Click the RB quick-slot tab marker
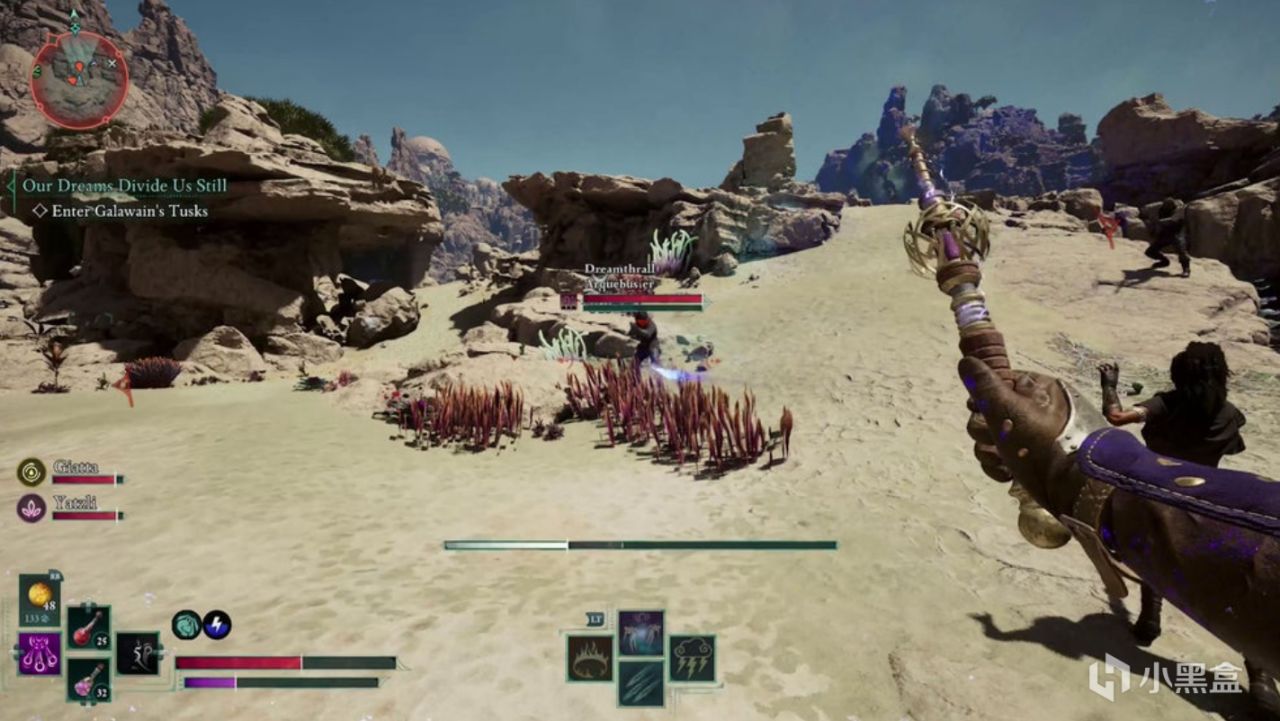The image size is (1280, 721). pos(55,575)
